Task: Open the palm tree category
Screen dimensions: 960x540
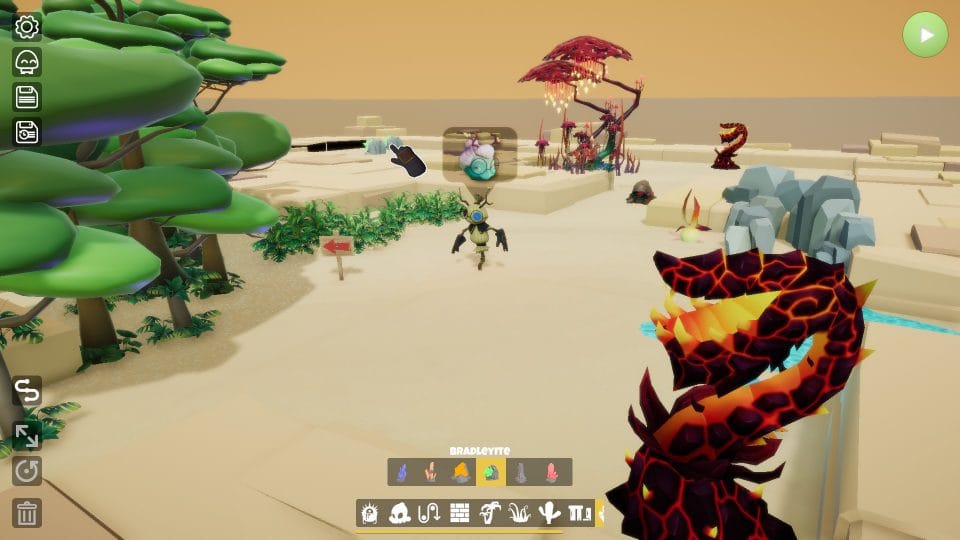Action: pos(490,513)
